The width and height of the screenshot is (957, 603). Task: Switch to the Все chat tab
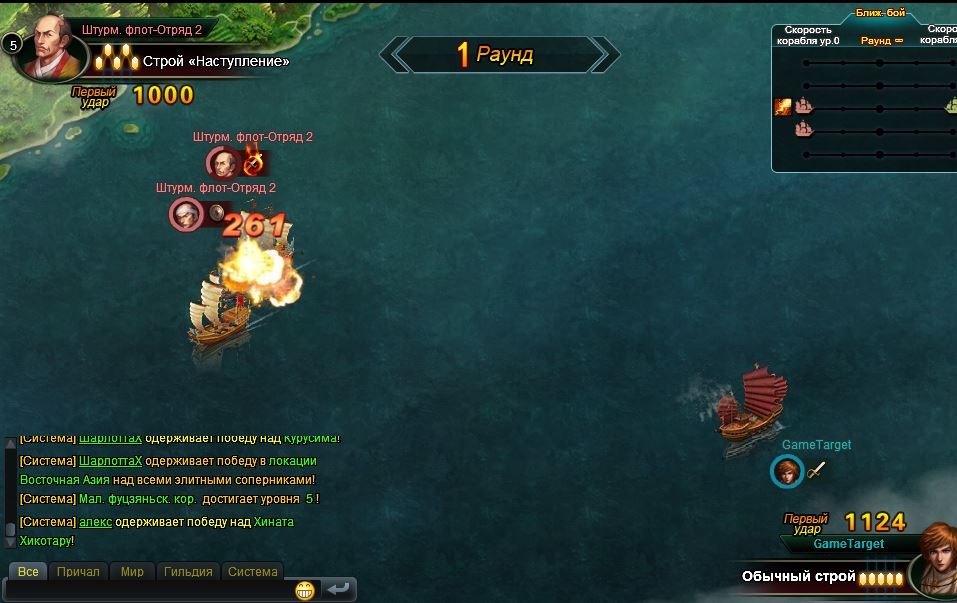point(28,572)
